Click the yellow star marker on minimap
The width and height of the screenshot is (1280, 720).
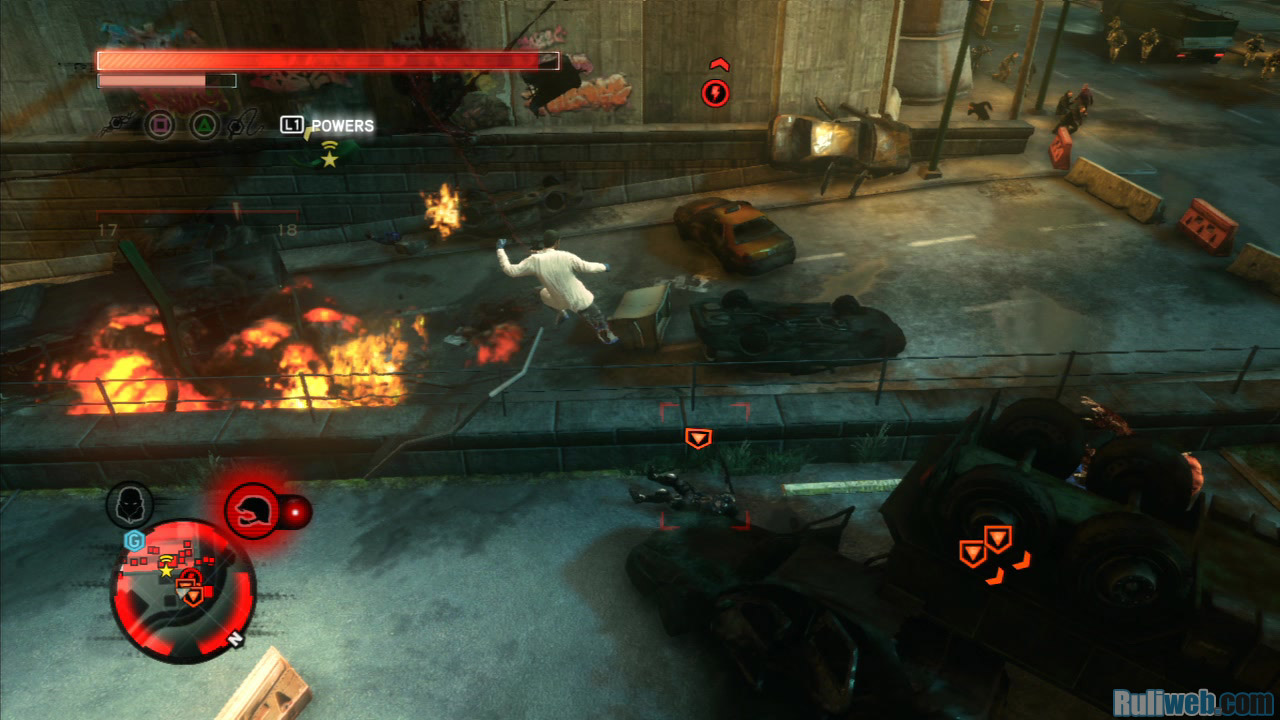pyautogui.click(x=166, y=570)
